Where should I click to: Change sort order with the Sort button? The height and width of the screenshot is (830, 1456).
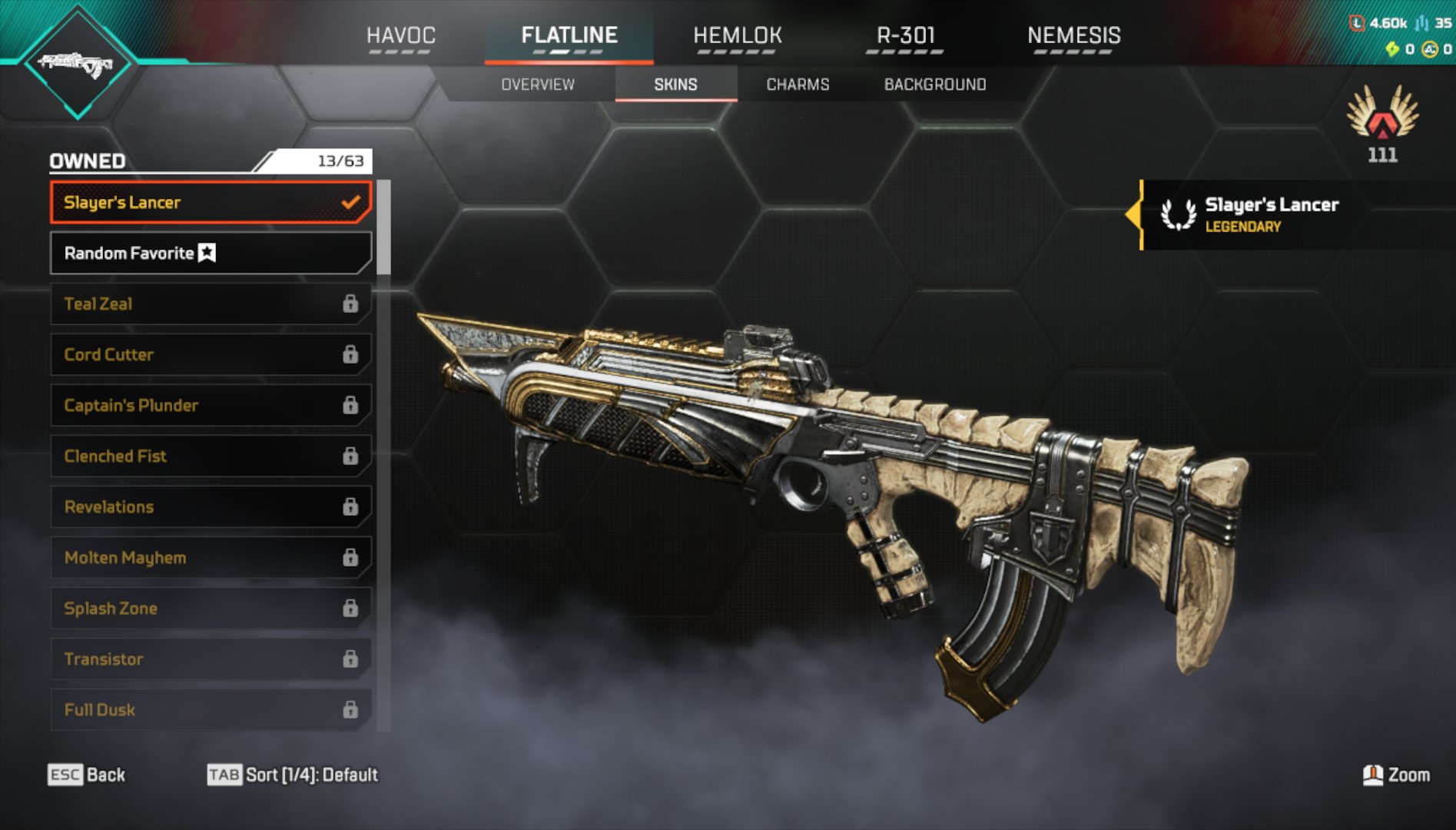point(293,775)
